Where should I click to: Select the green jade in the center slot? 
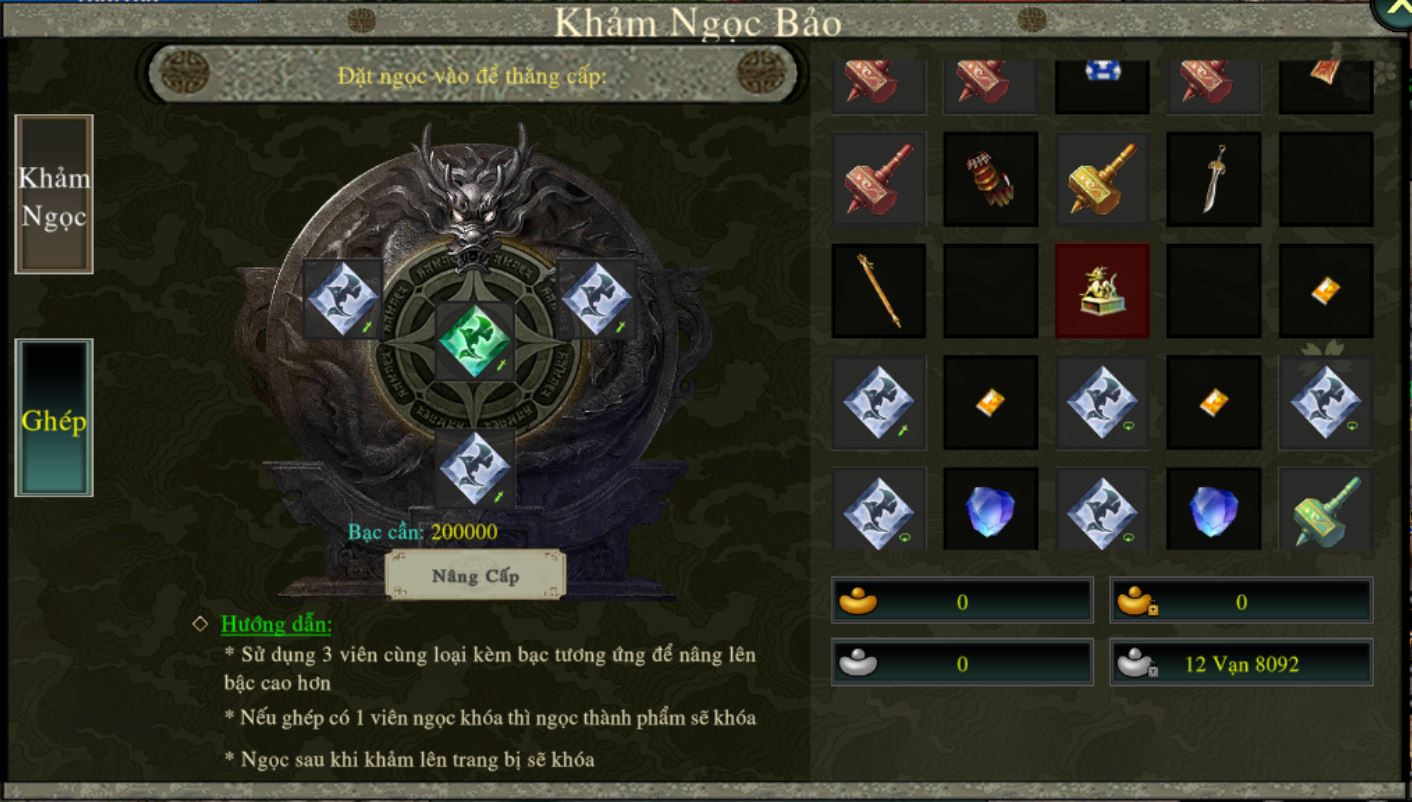[475, 341]
